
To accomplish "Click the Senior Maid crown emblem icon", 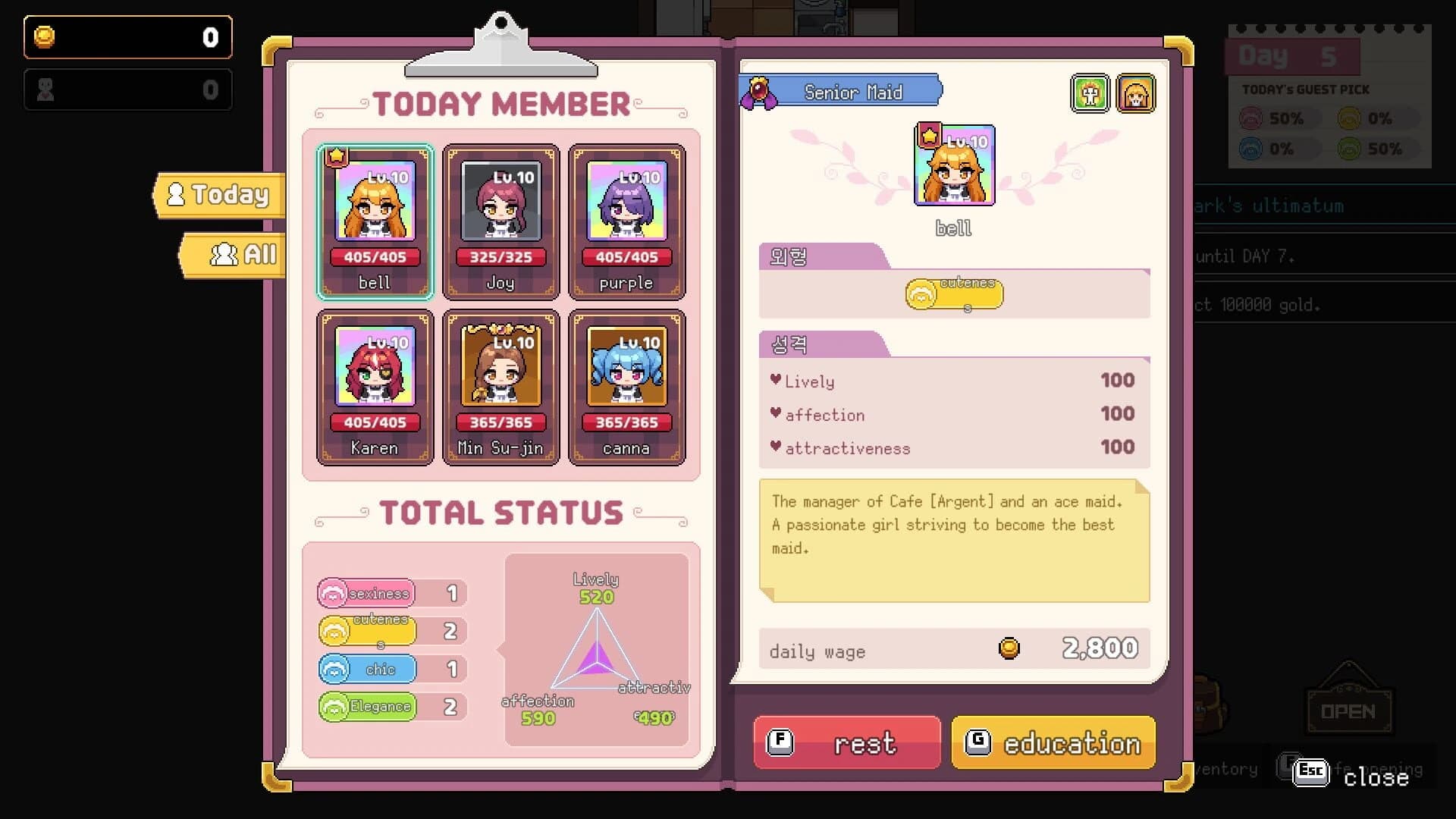I will 758,91.
